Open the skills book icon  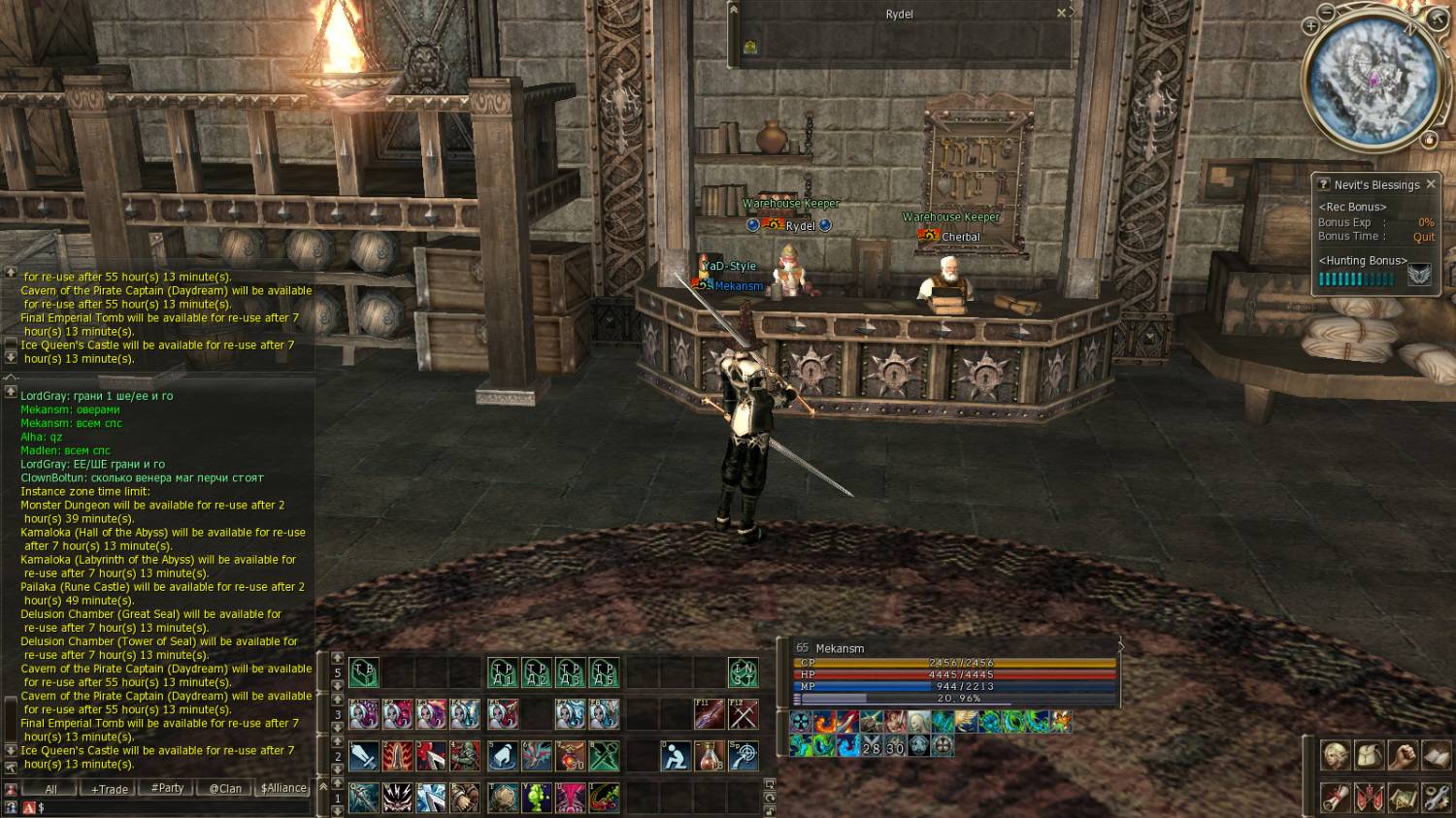pos(1437,755)
